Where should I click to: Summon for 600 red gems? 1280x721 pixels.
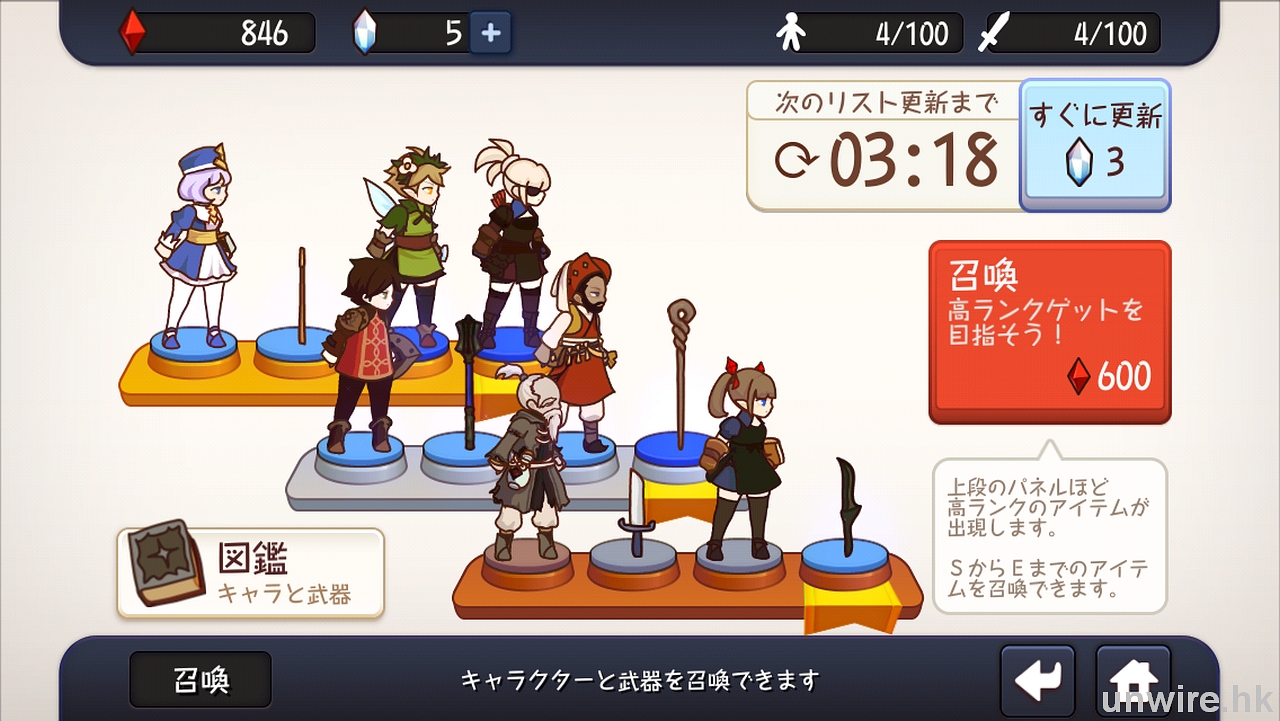[x=1049, y=331]
